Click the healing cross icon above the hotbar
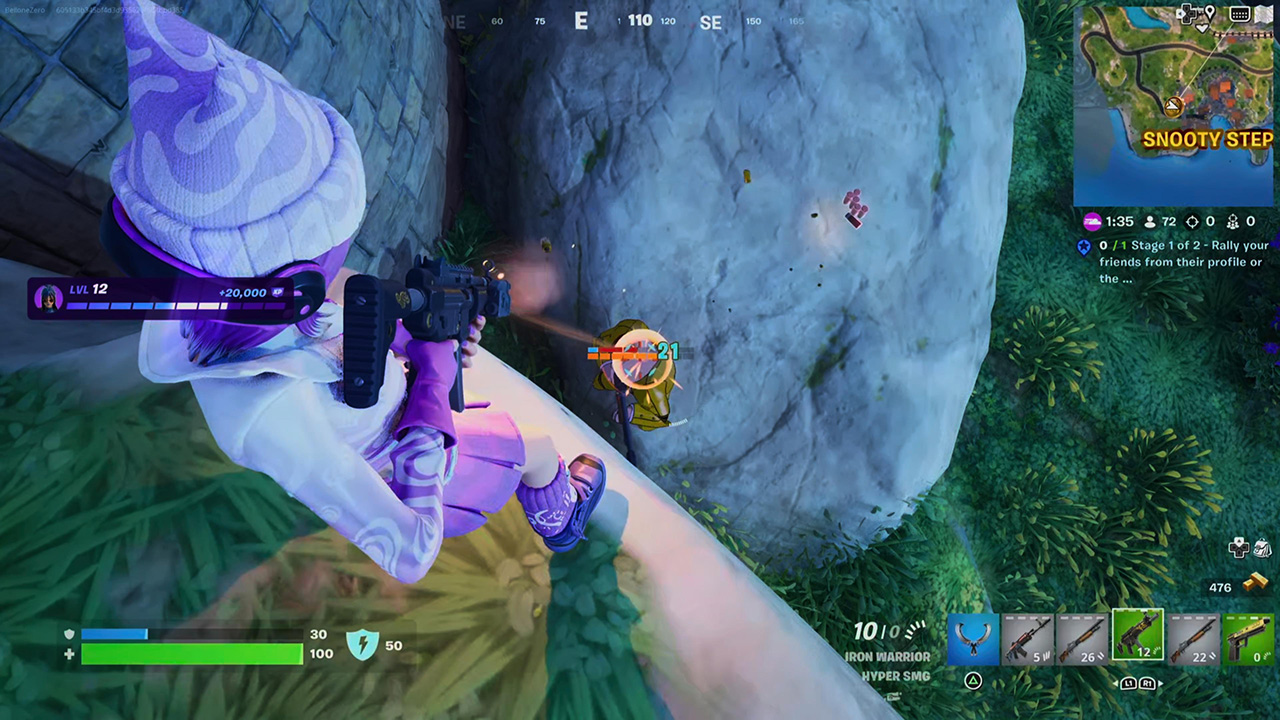Screen dimensions: 1280x720 pyautogui.click(x=1238, y=547)
